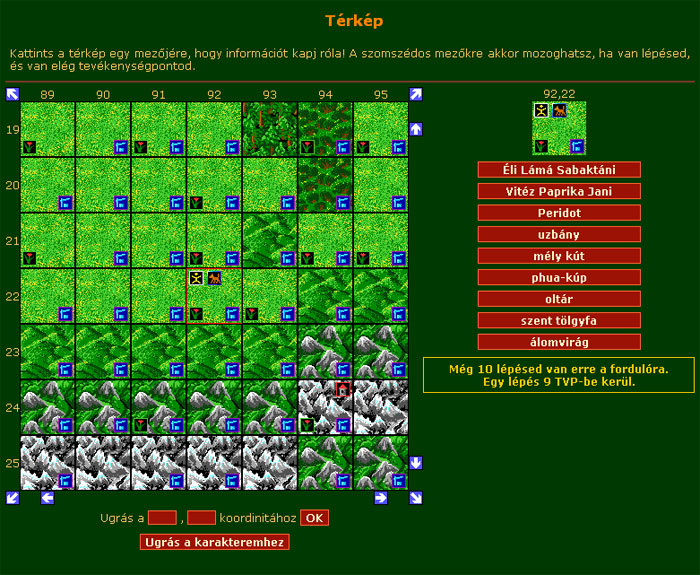700x575 pixels.
Task: Shift the map right with the straight right arrow
Action: [381, 497]
